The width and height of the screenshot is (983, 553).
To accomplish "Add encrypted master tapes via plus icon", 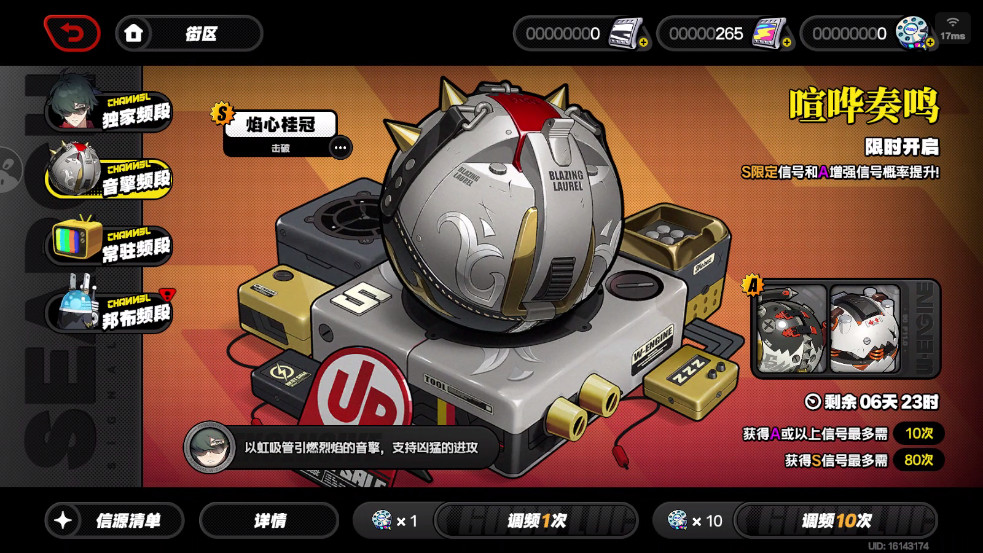I will point(785,43).
